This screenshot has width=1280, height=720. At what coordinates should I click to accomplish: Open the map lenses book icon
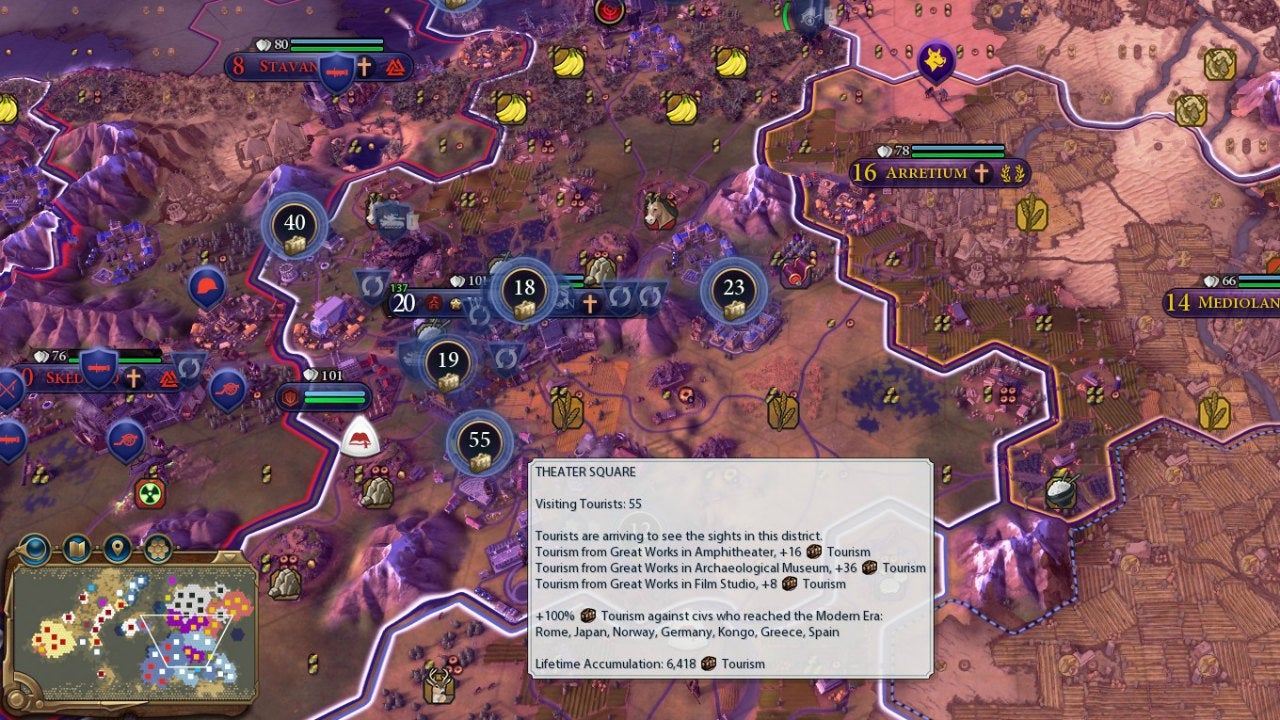pos(75,548)
